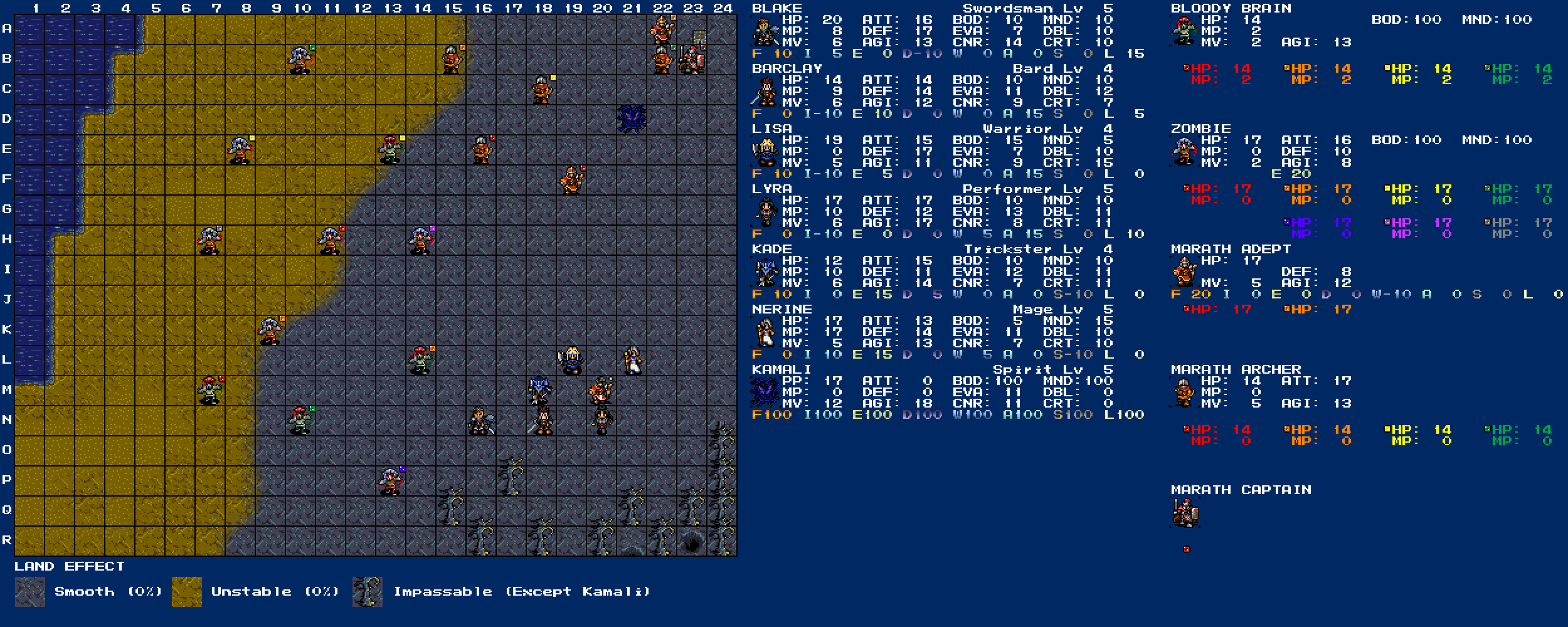Pick Lisa the Warrior's roster portrait
Viewport: 1568px width, 627px height.
click(765, 152)
